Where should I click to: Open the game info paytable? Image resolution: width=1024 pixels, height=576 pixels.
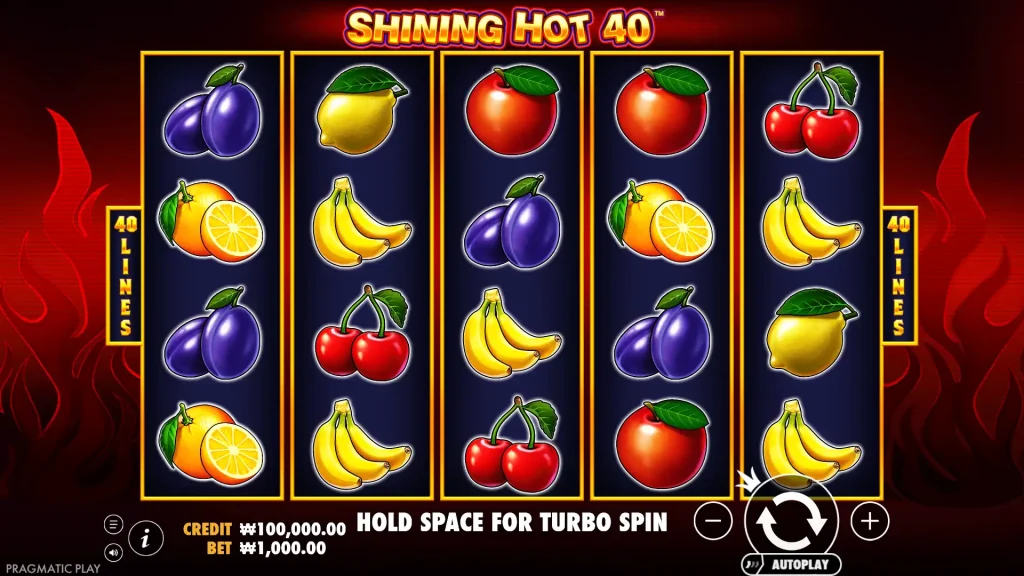146,538
